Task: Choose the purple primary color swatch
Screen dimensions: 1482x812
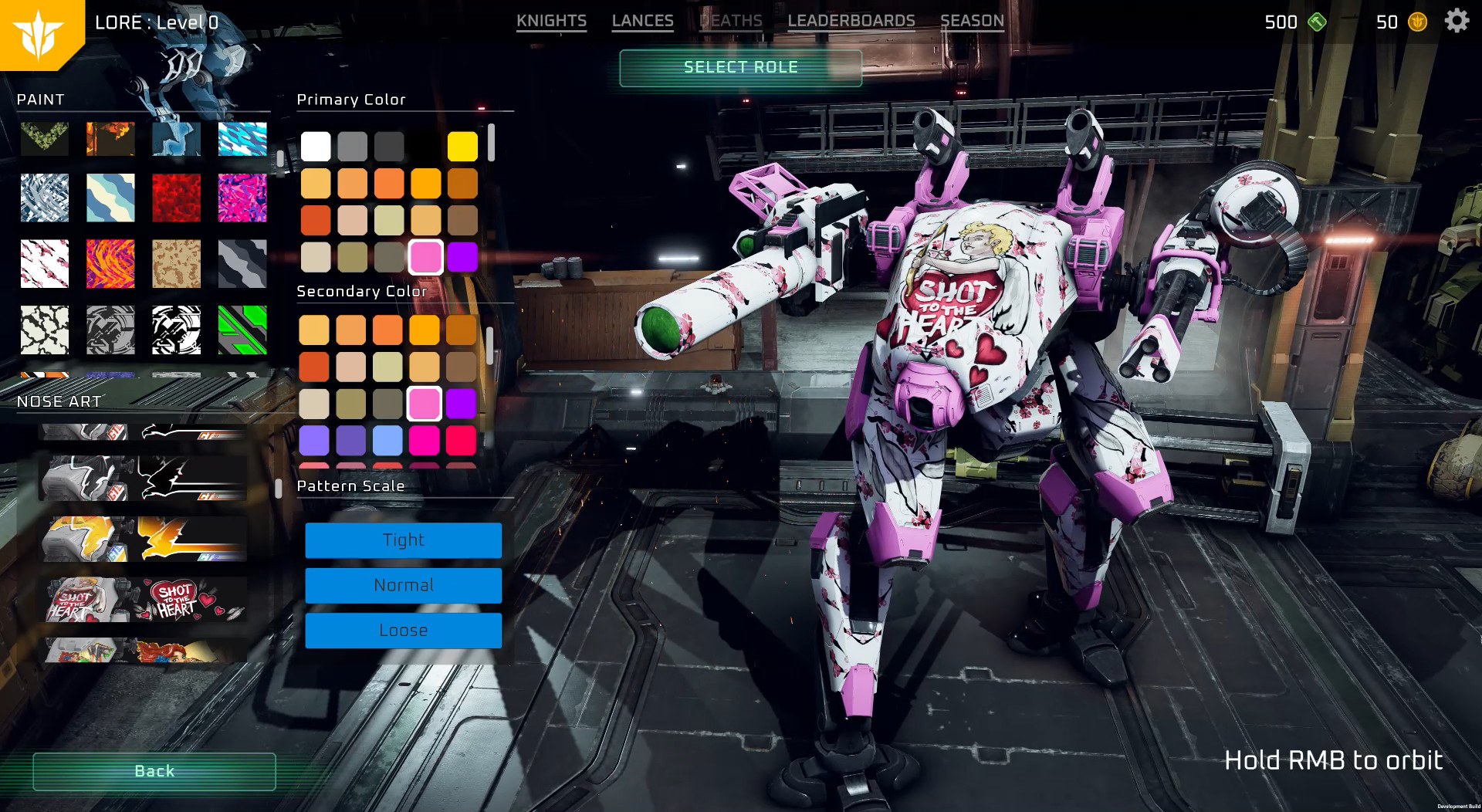Action: [x=462, y=257]
